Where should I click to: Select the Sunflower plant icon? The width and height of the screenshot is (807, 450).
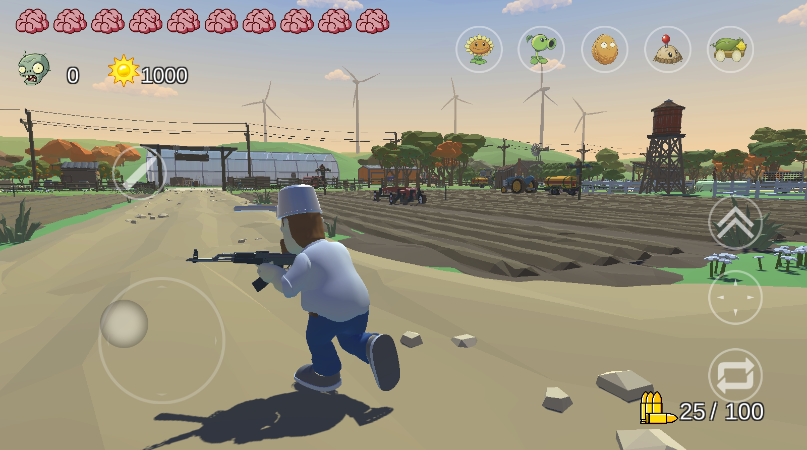tap(479, 49)
